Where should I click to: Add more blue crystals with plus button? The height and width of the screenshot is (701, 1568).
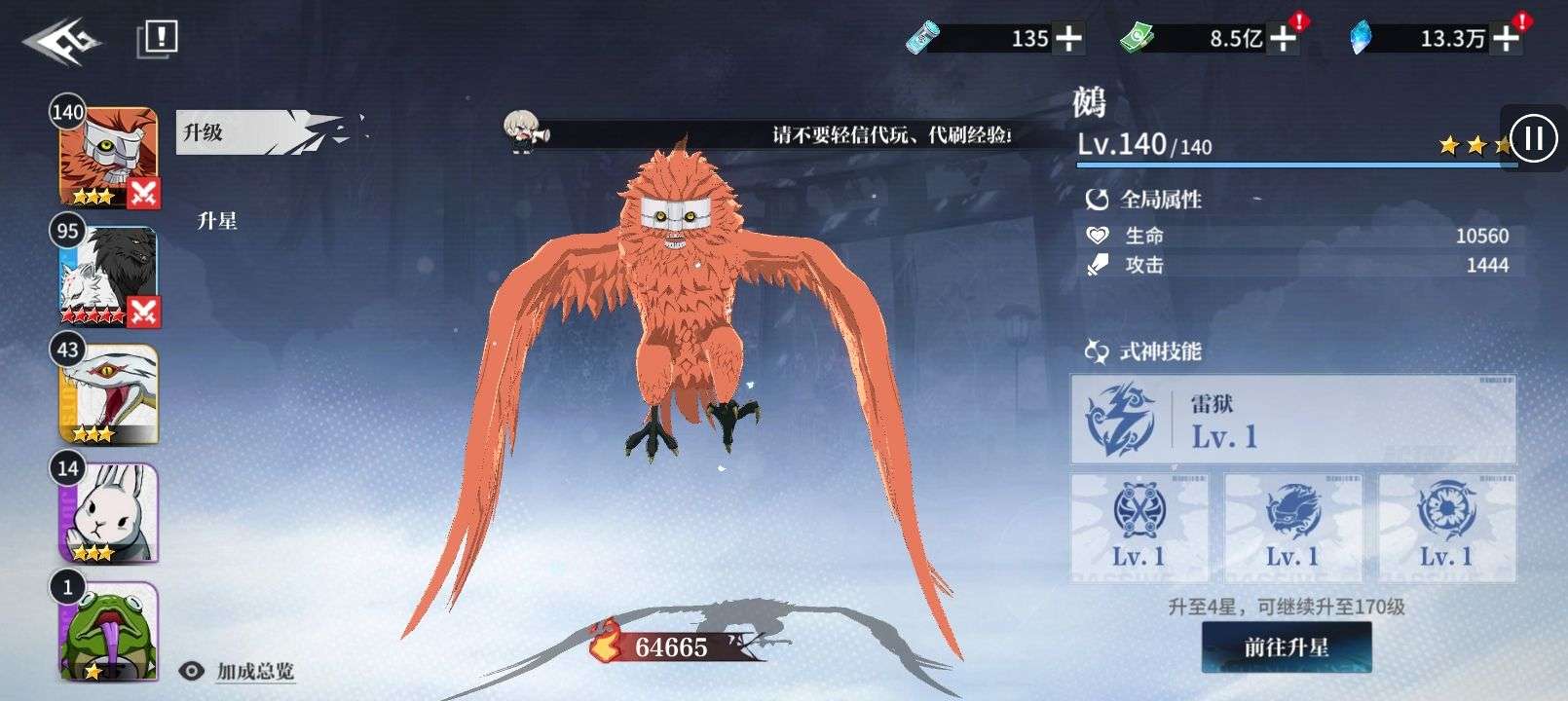[1506, 39]
